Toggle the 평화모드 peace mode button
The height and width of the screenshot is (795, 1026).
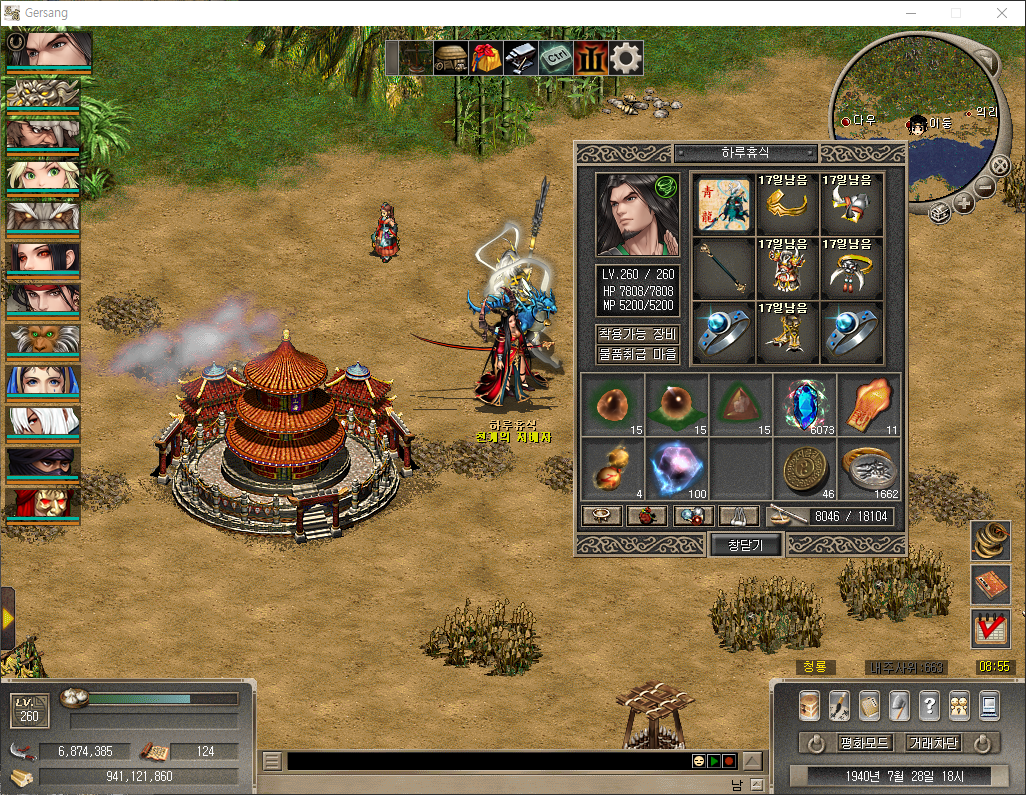(x=864, y=743)
